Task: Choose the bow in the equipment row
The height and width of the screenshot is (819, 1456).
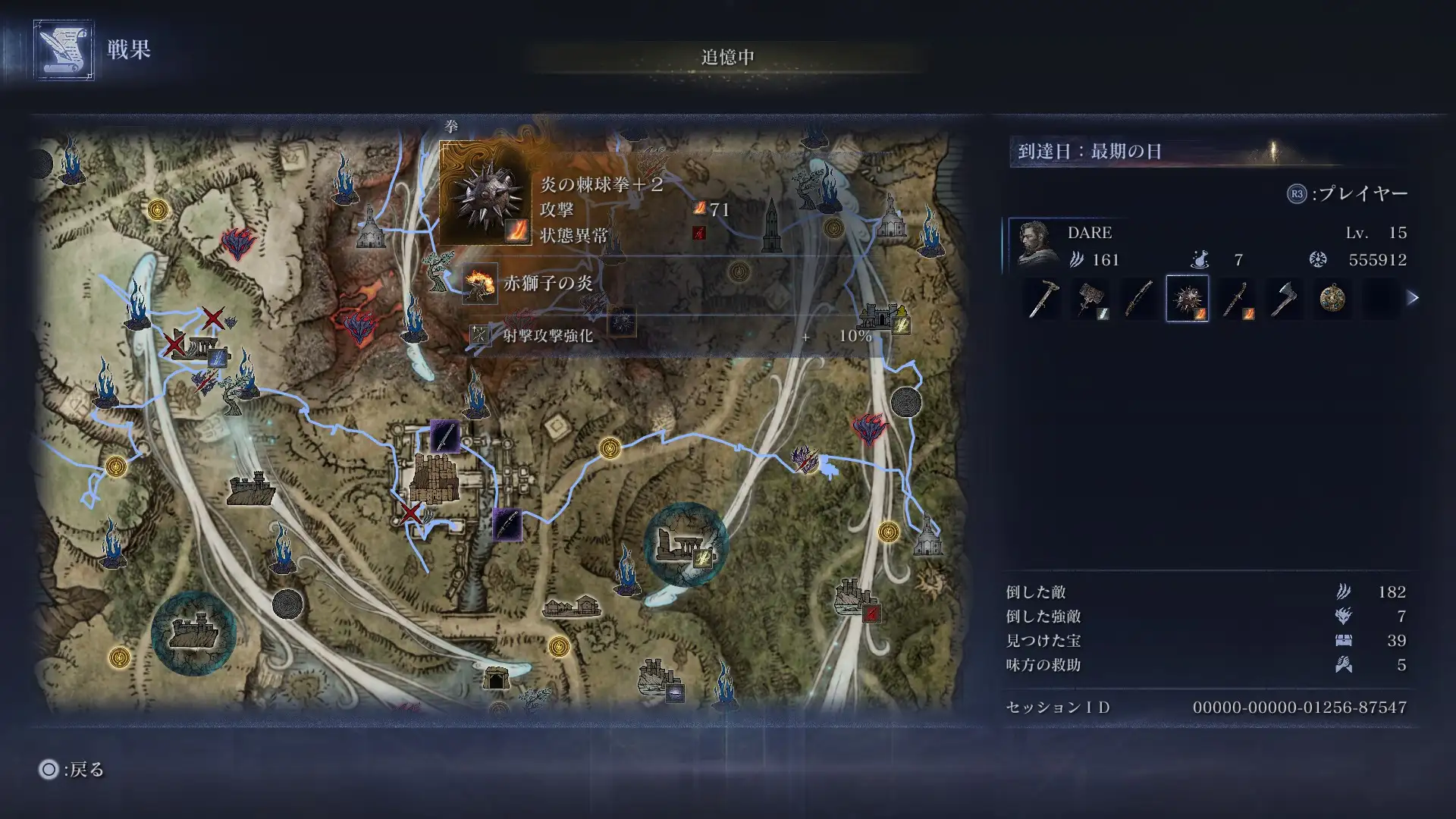Action: tap(1138, 299)
